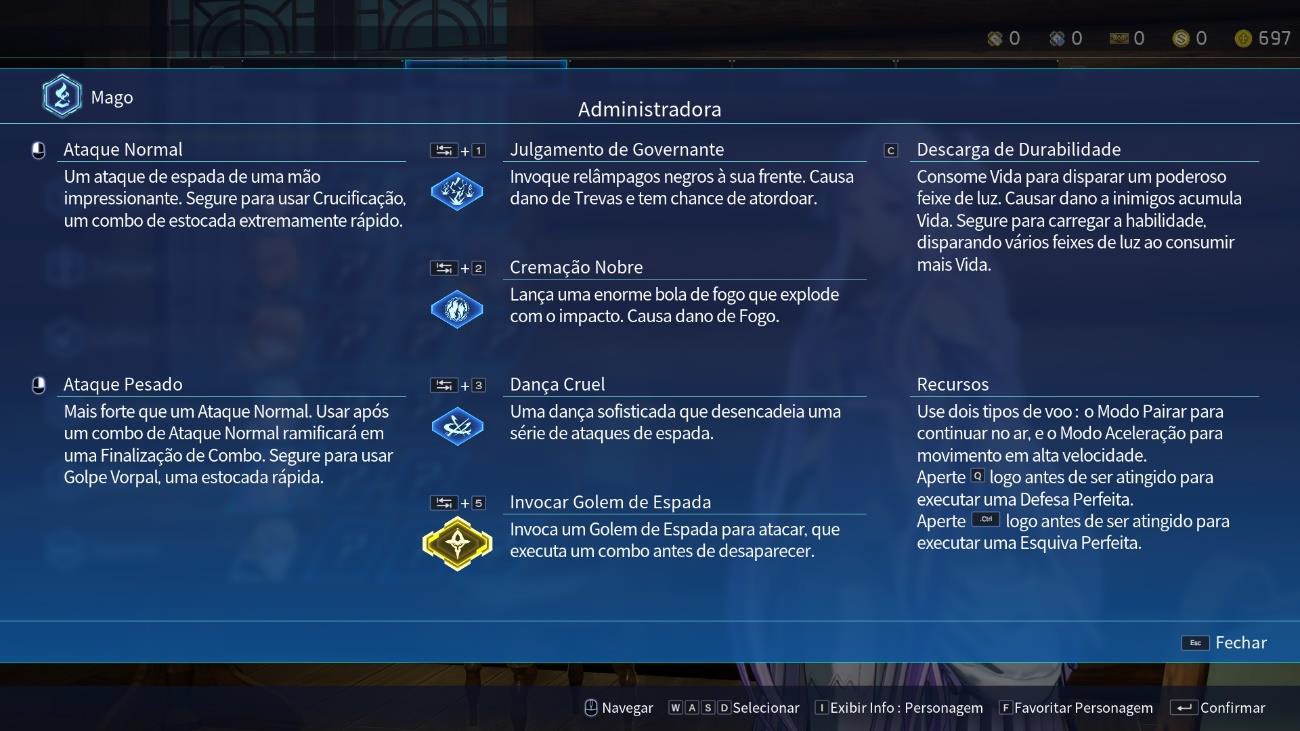The height and width of the screenshot is (731, 1300).
Task: Click the Mago class emblem icon
Action: click(x=62, y=97)
